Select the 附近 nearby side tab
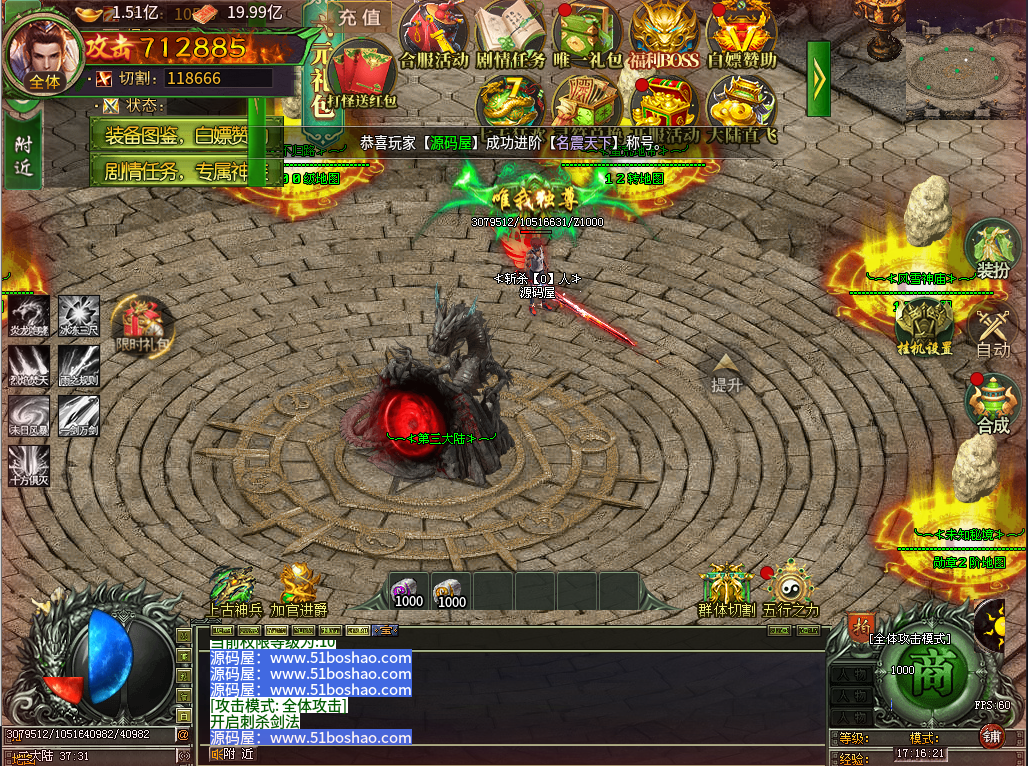The width and height of the screenshot is (1028, 766). [22, 155]
